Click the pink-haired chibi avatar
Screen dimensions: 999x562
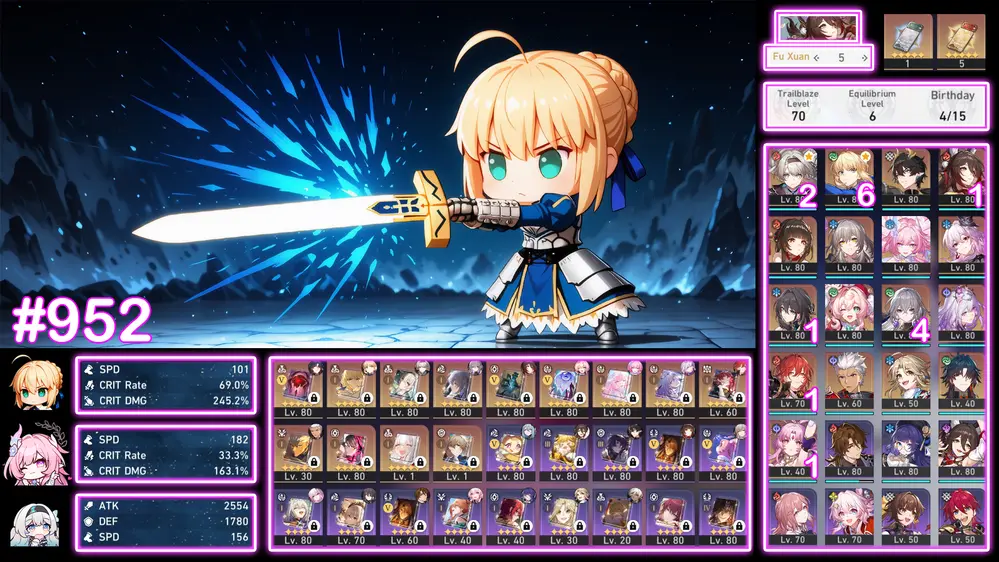(38, 455)
